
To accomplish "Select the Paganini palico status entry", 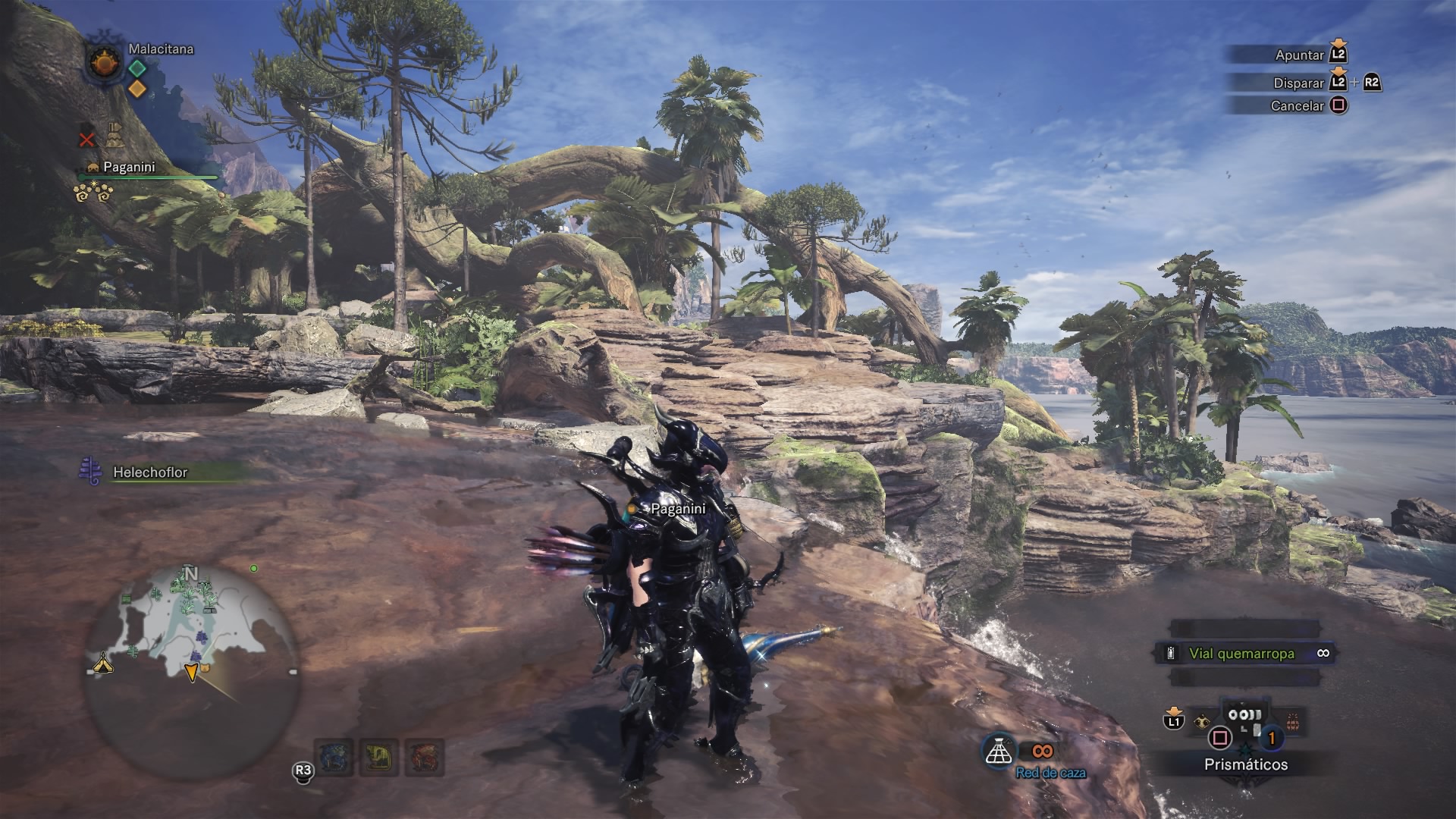I will (129, 167).
